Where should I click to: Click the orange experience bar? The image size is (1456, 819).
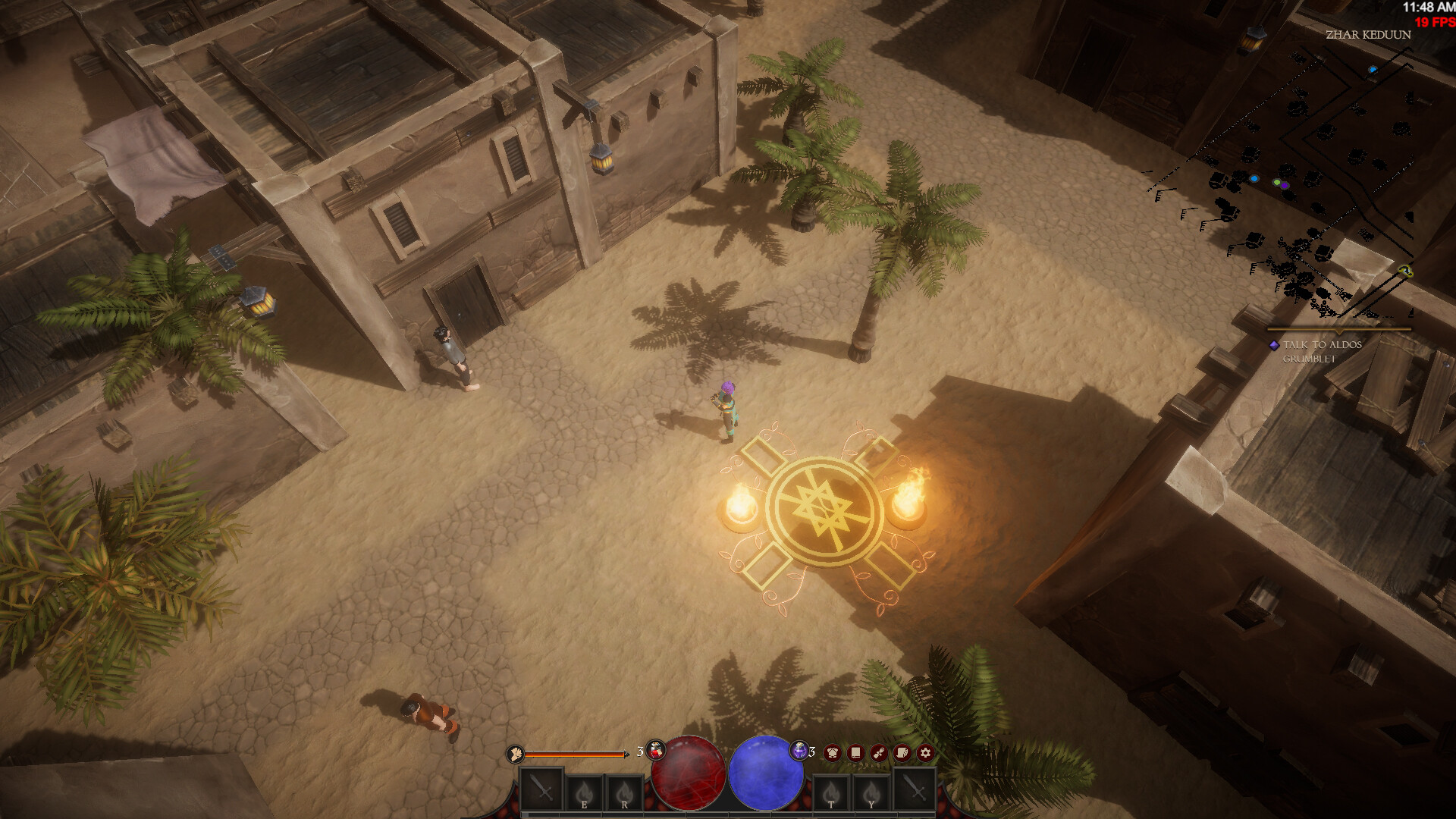pyautogui.click(x=575, y=753)
